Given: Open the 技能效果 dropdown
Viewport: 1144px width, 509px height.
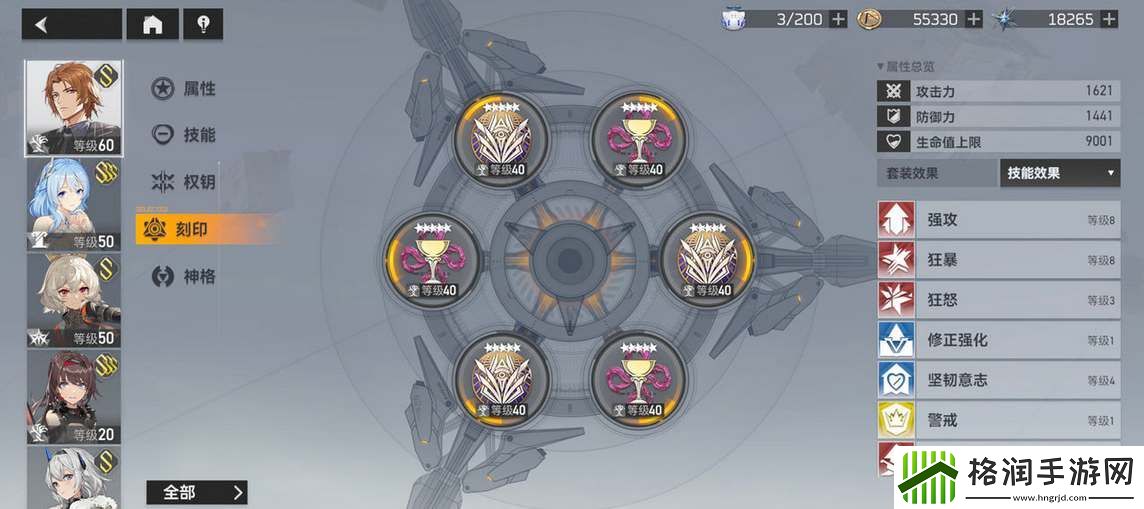Looking at the screenshot, I should click(1059, 173).
